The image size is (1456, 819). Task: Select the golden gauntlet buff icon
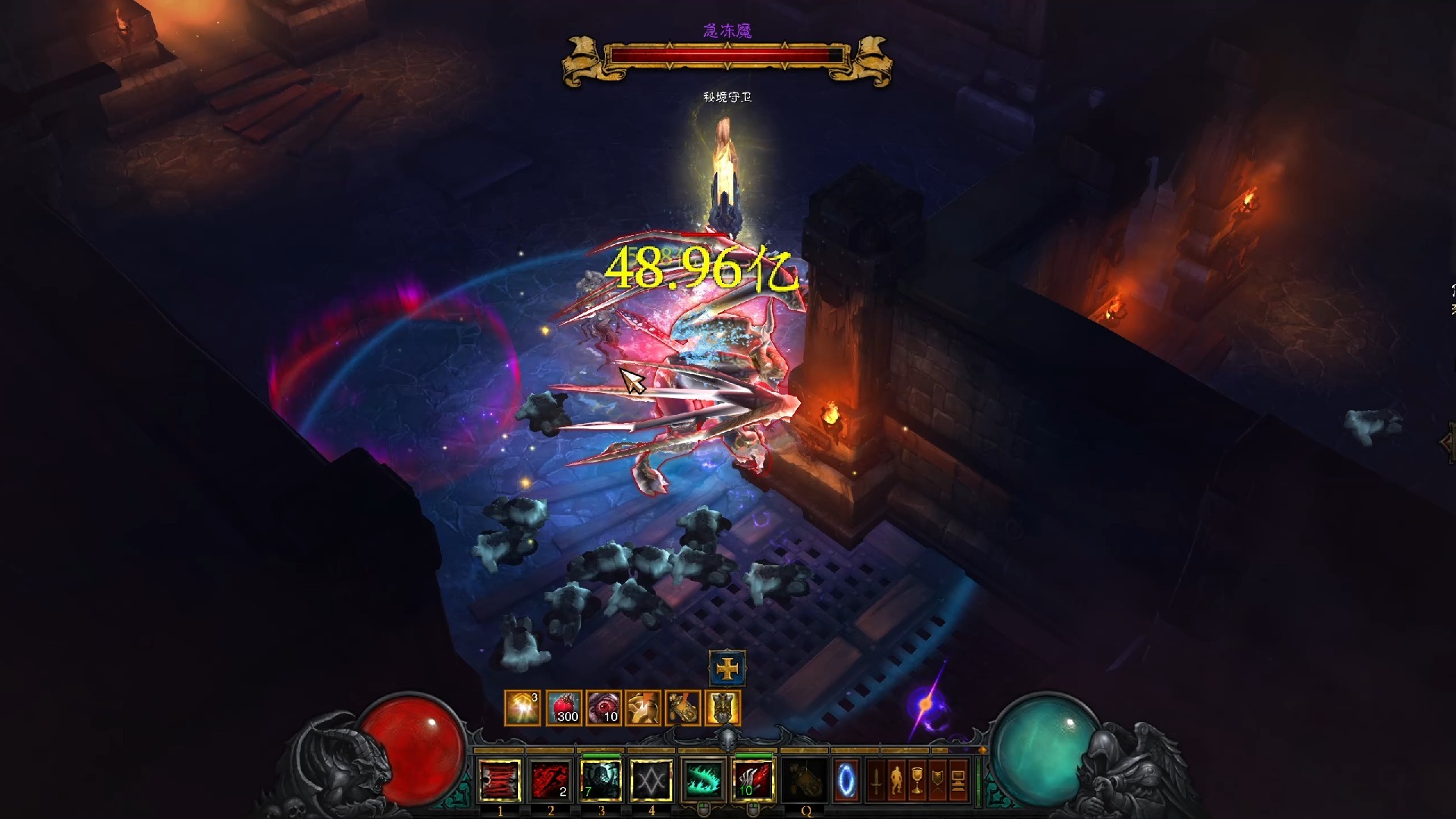tap(682, 708)
